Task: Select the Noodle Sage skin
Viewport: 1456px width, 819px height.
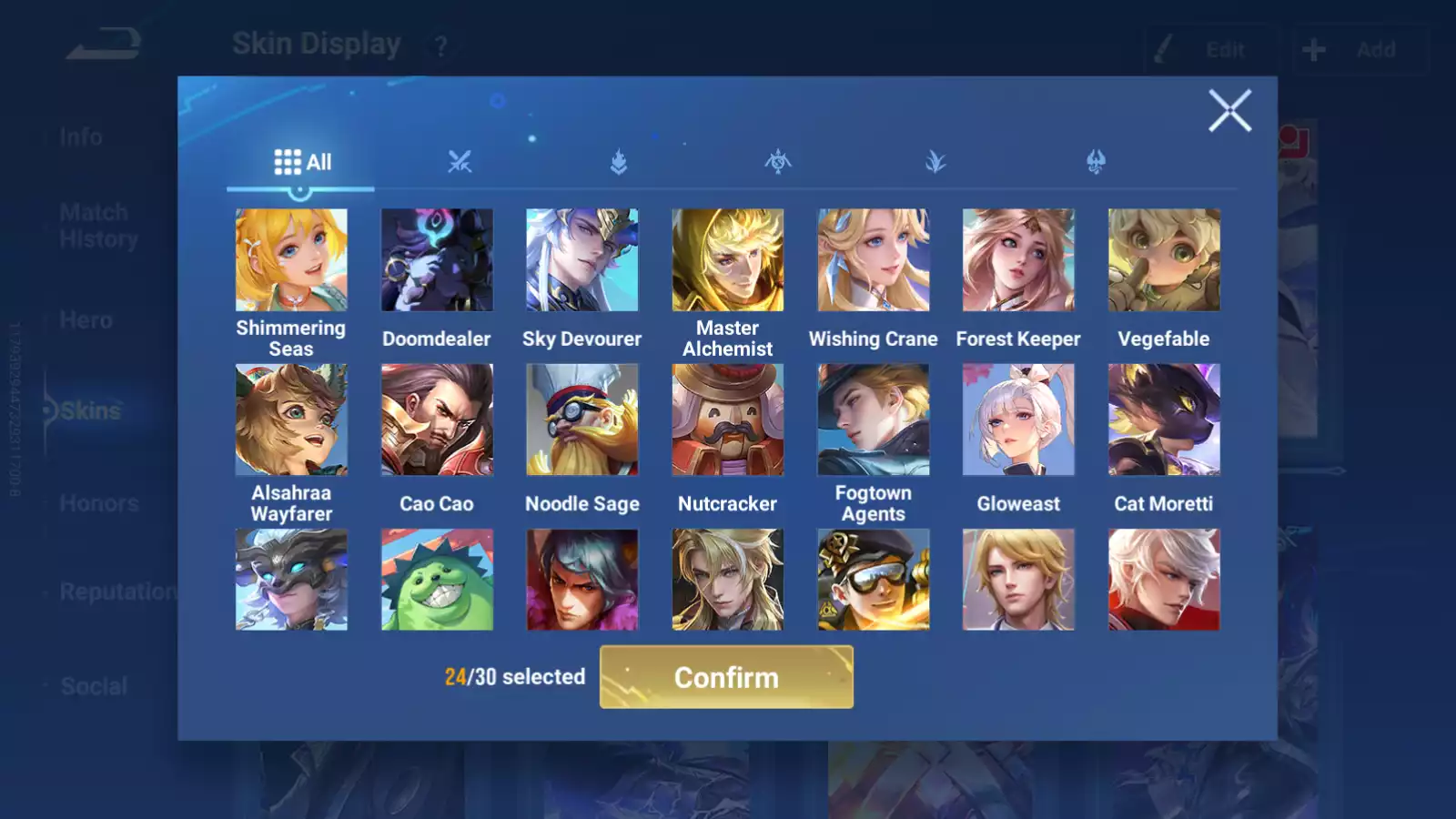Action: (x=582, y=420)
